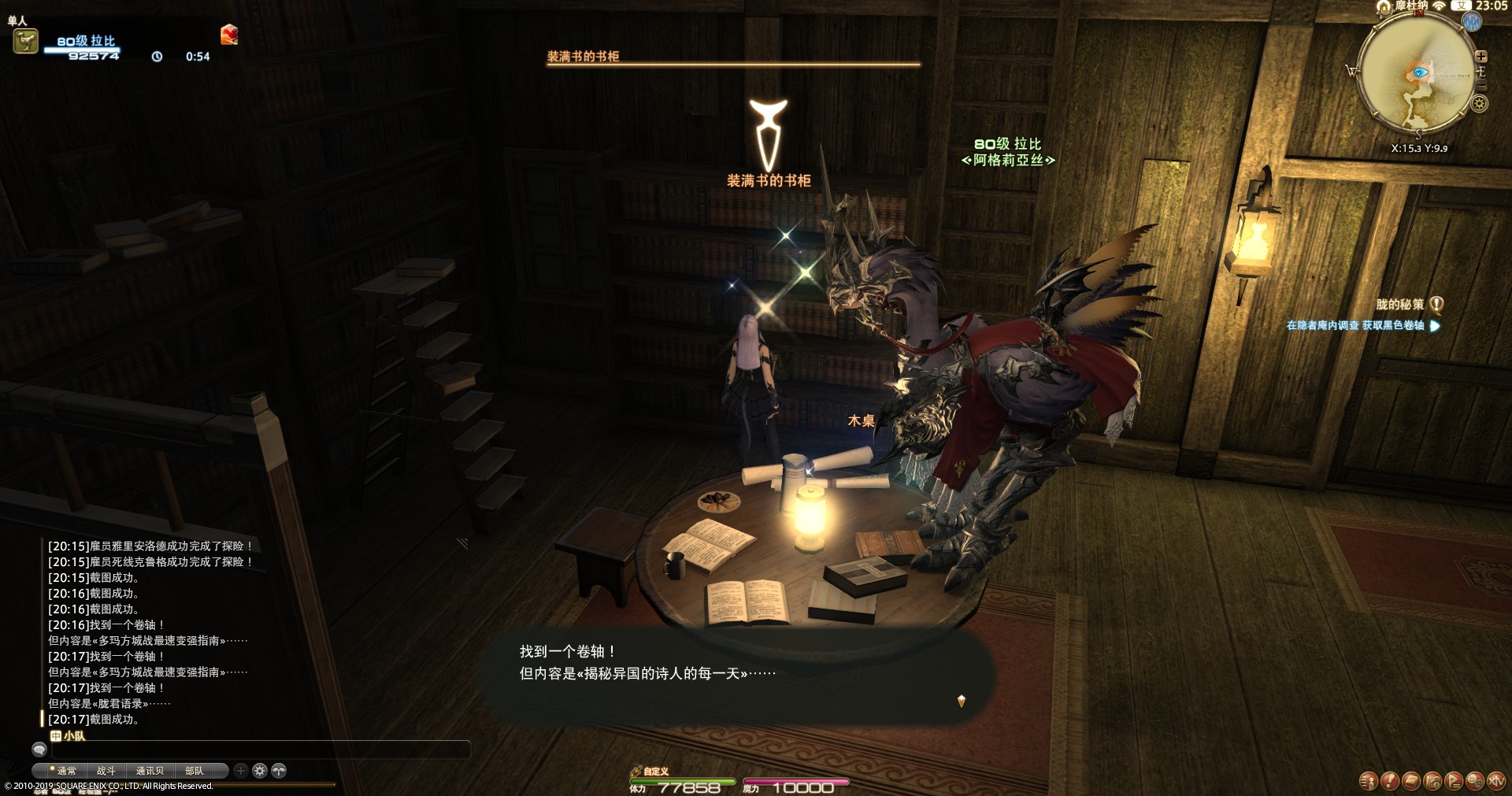Open the Character main menu icon
The height and width of the screenshot is (796, 1512).
point(1368,781)
